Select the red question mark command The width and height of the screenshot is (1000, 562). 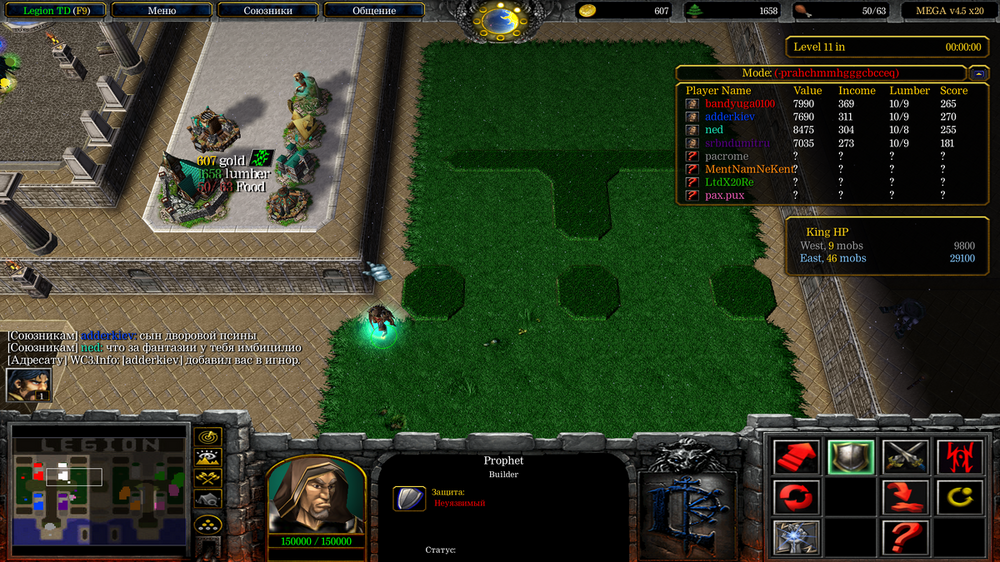click(904, 536)
